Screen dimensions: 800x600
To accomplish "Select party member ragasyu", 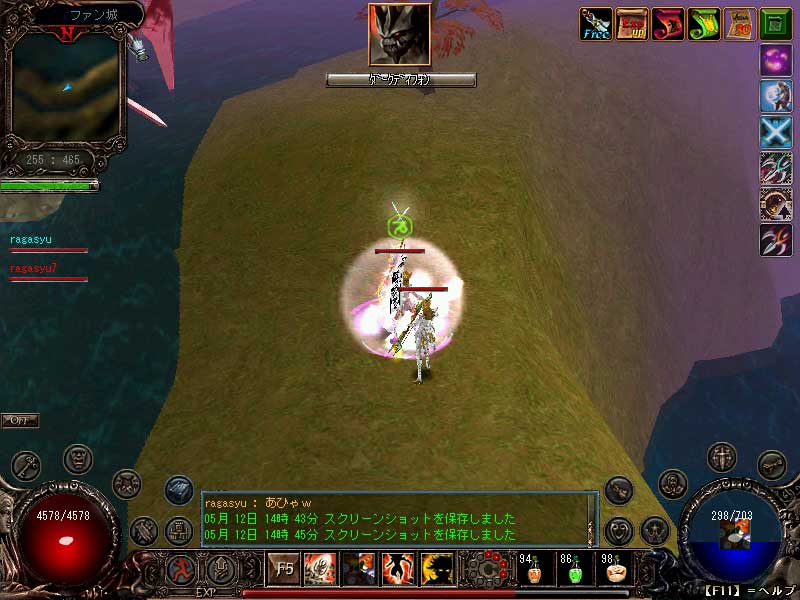I will pyautogui.click(x=31, y=240).
